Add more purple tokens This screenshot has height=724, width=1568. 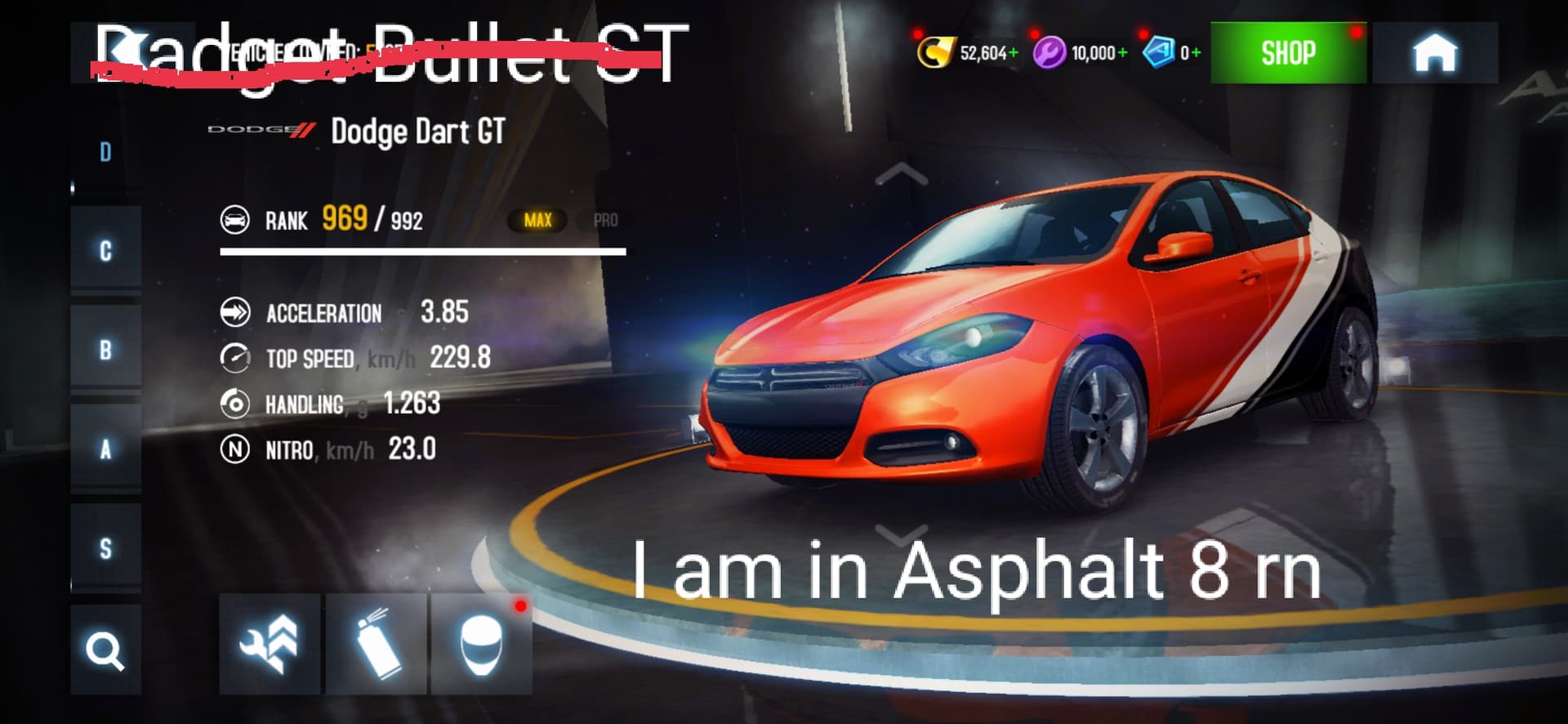[1123, 53]
